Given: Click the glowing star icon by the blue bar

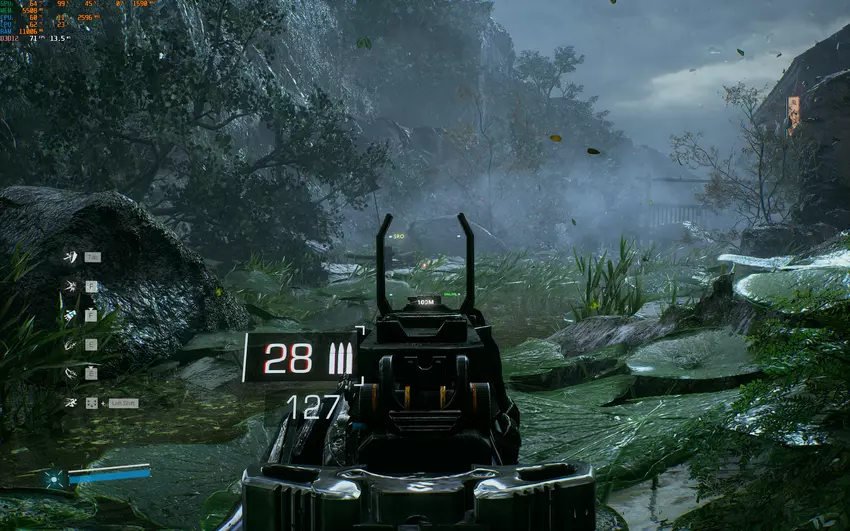Looking at the screenshot, I should 56,478.
